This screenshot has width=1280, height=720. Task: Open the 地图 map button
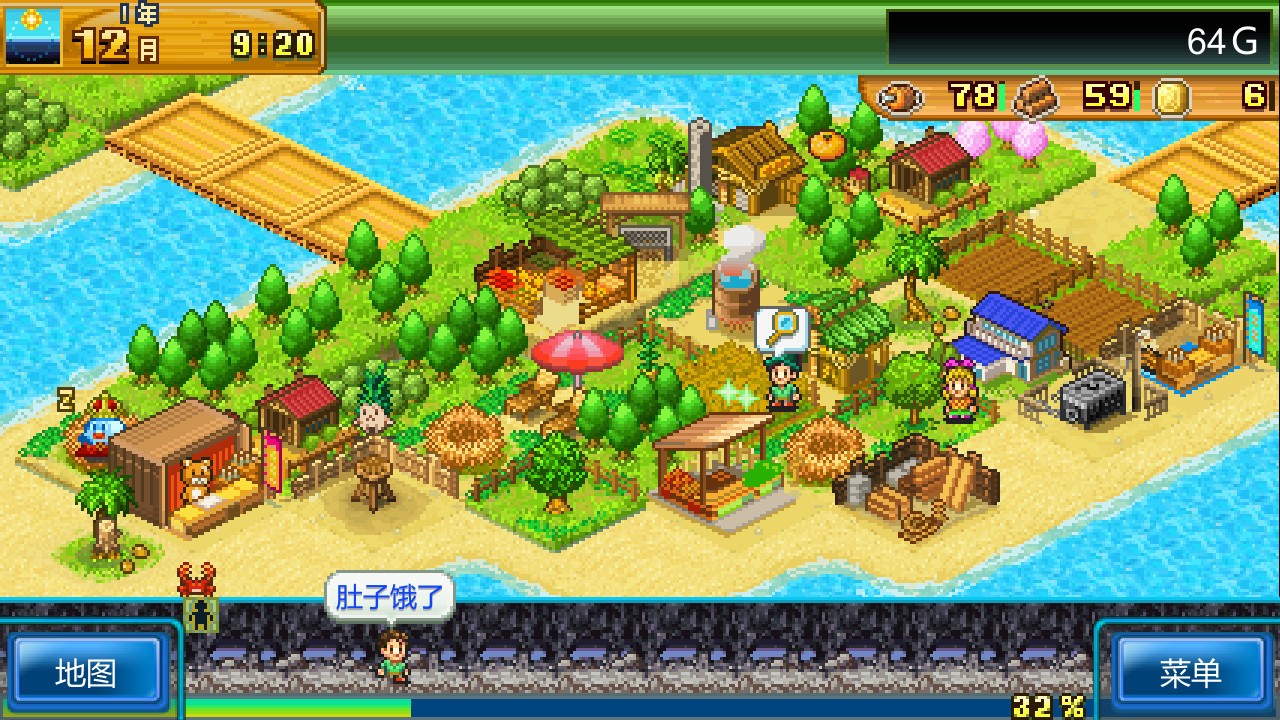[x=85, y=672]
